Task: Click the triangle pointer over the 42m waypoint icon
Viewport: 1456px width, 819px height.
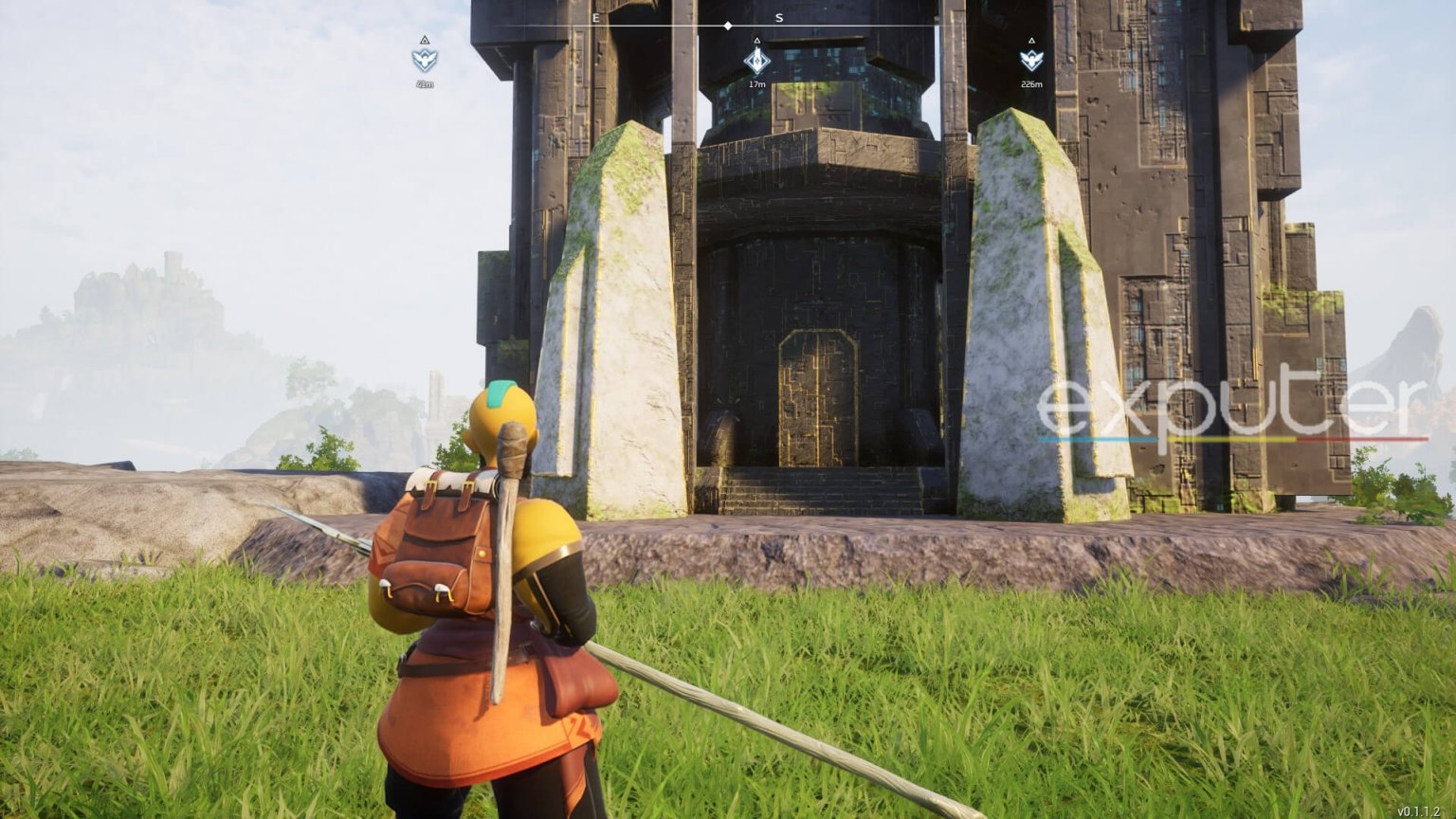Action: (426, 41)
